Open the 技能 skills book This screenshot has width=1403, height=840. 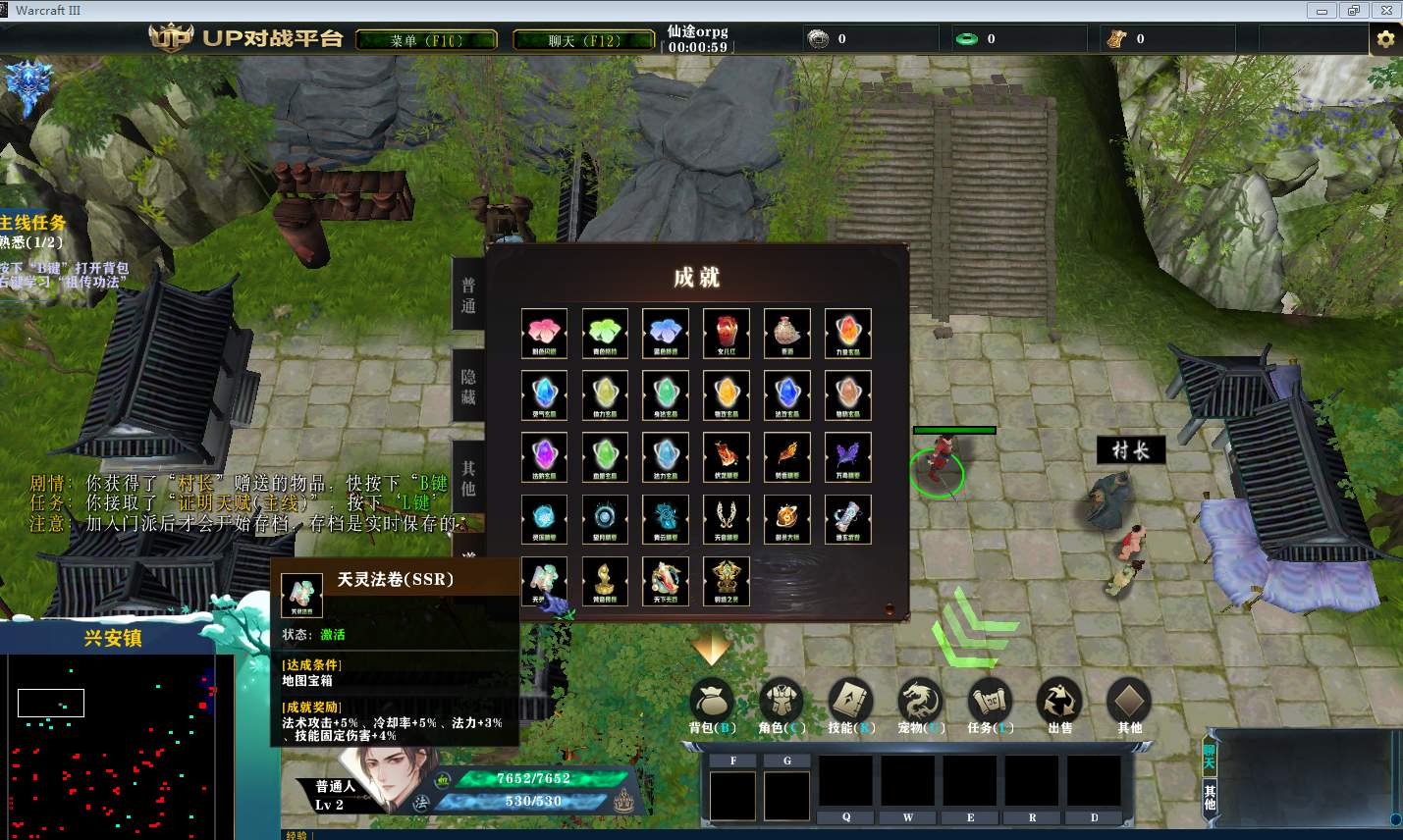click(850, 703)
